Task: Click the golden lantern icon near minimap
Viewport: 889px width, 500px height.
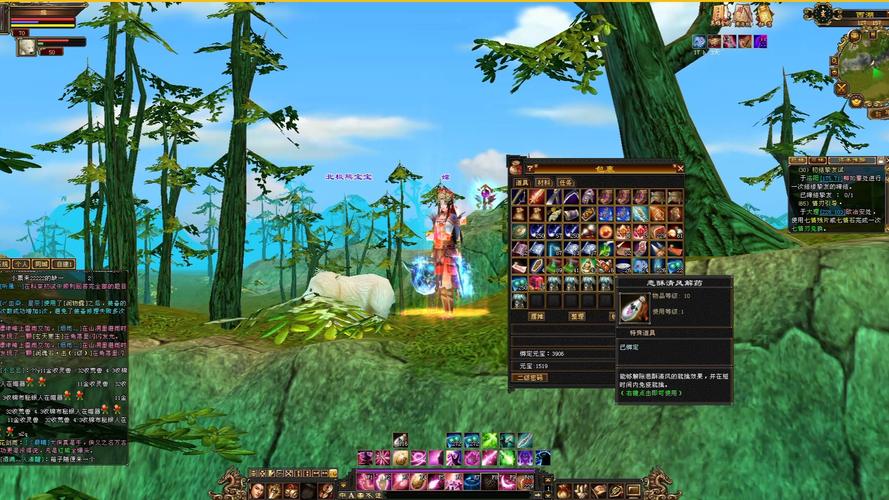Action: 764,14
